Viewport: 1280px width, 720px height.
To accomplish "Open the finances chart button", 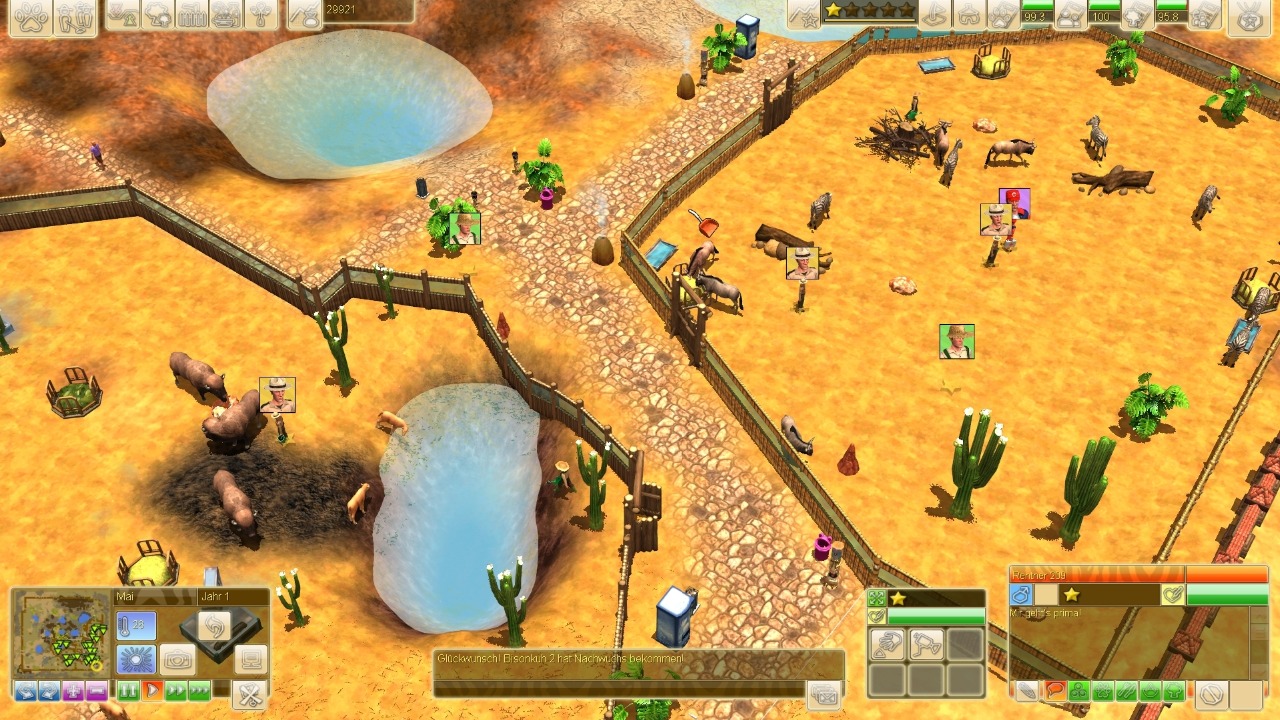I will [304, 15].
